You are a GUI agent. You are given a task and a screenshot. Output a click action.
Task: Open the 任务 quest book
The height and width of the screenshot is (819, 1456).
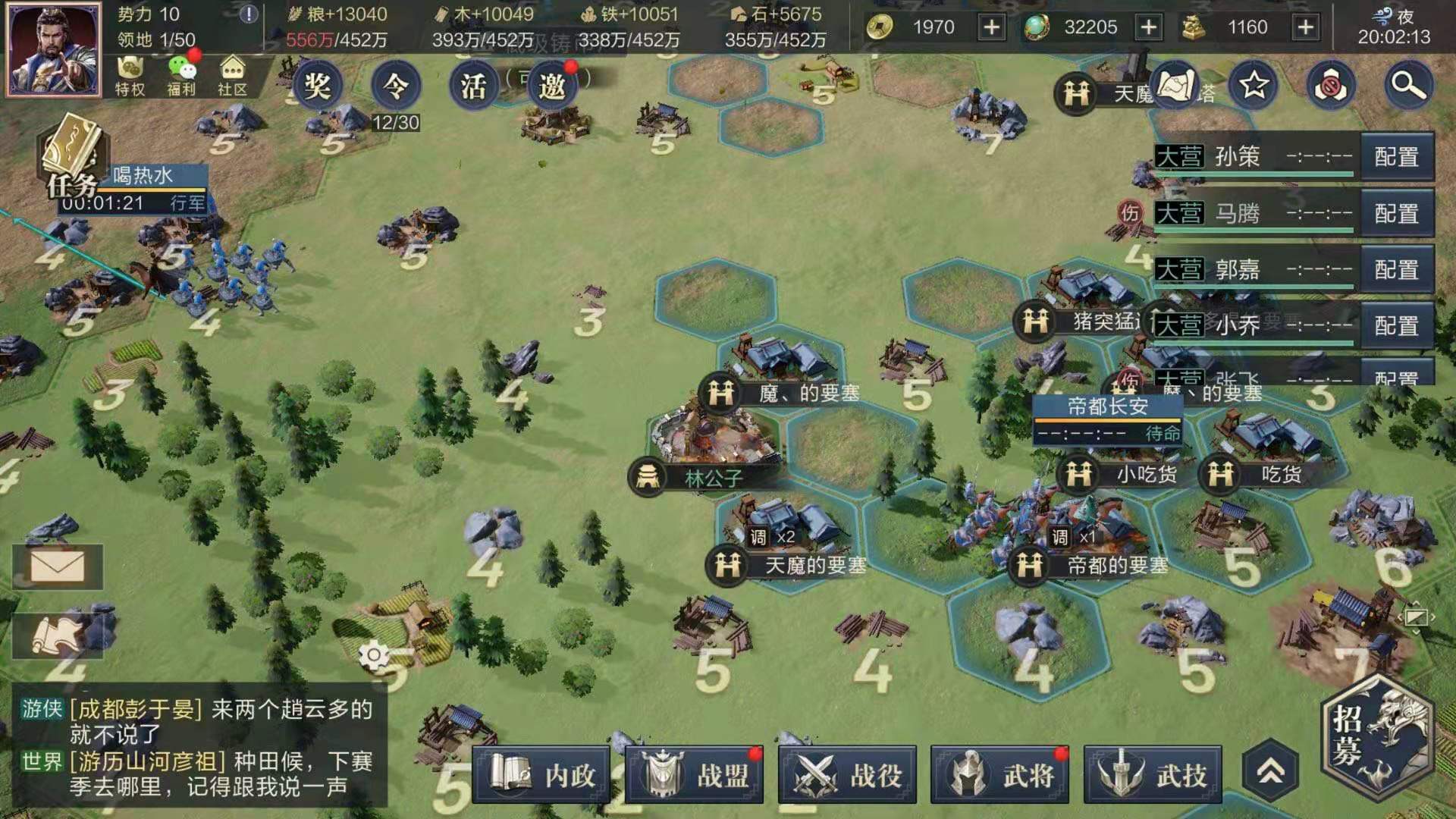click(x=72, y=155)
